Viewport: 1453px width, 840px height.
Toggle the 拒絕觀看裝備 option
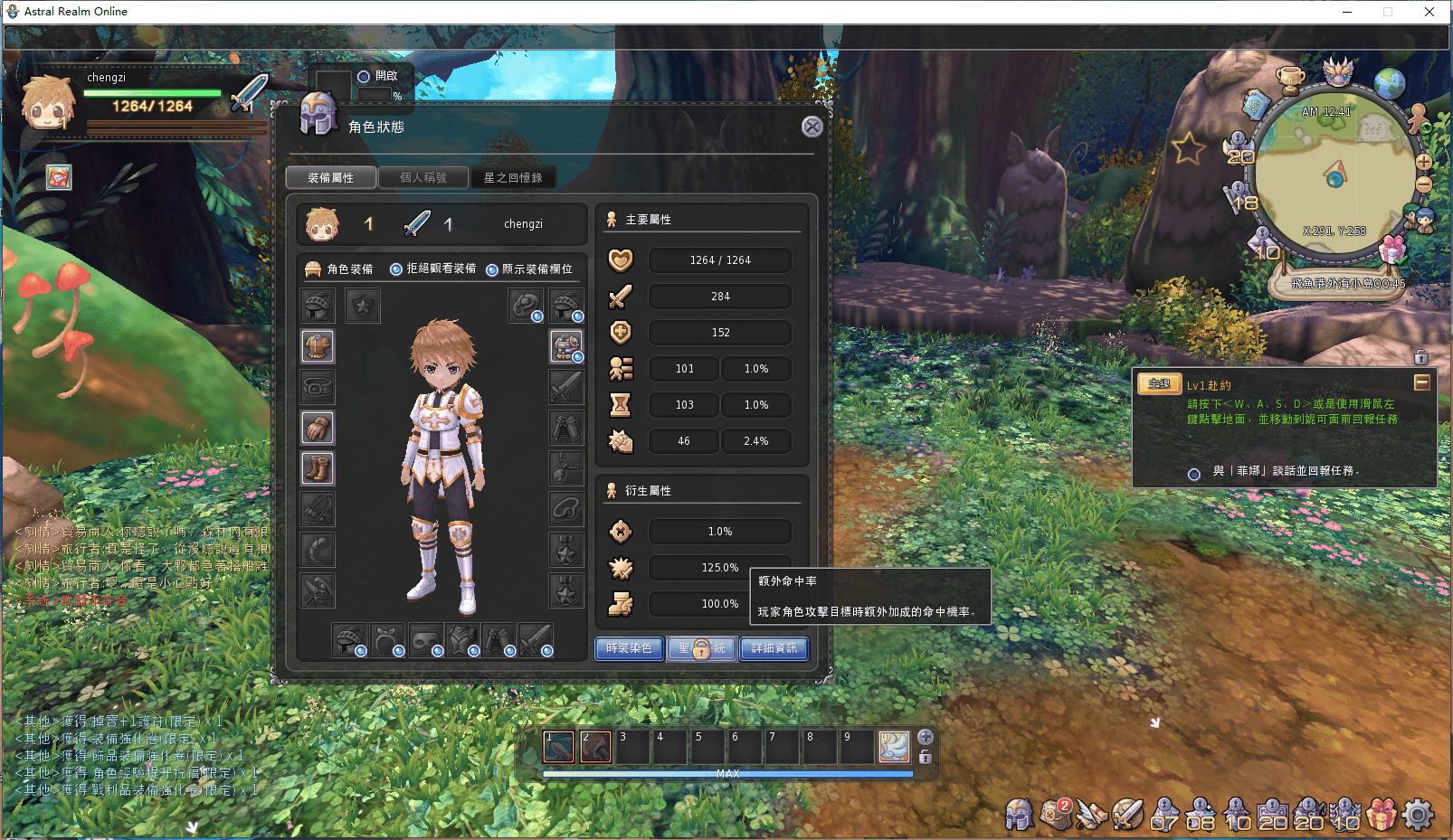[x=396, y=269]
